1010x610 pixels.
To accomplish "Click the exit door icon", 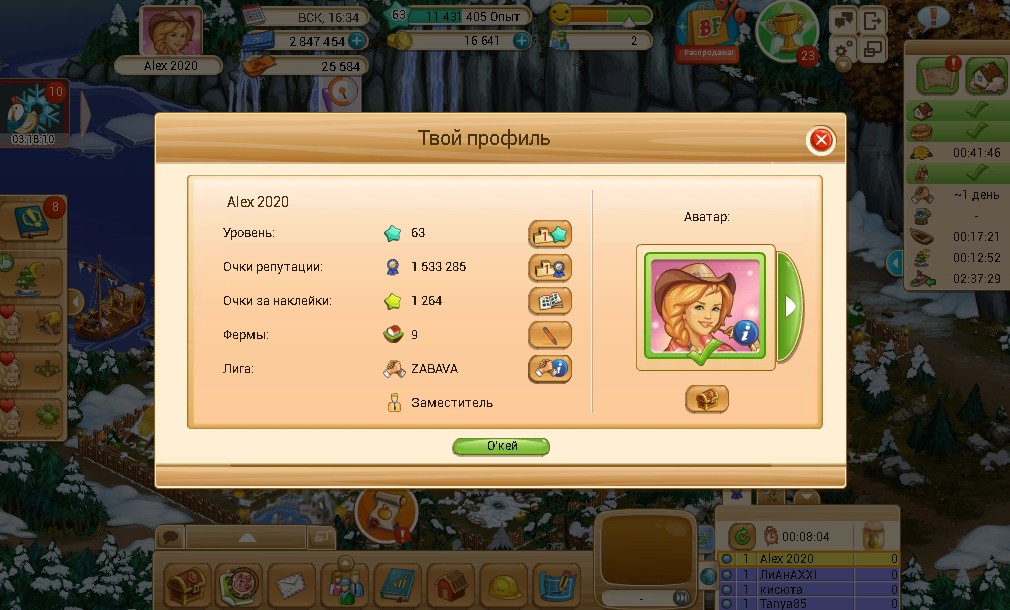I will tap(874, 19).
